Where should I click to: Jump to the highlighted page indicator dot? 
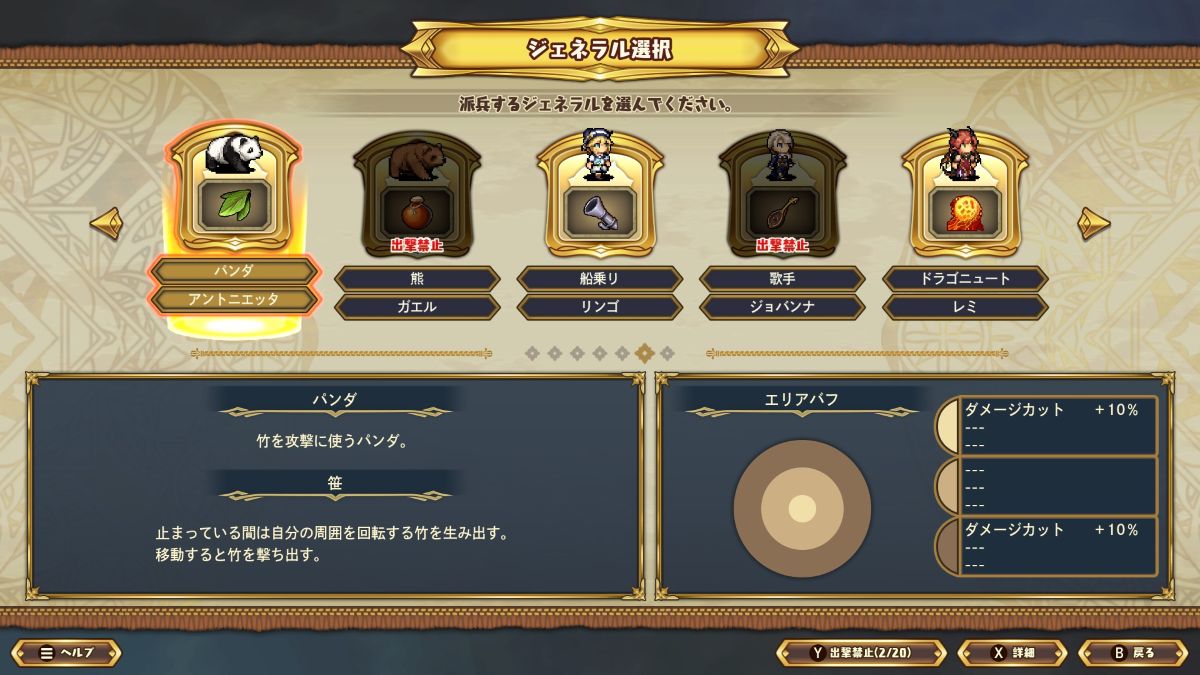point(645,352)
